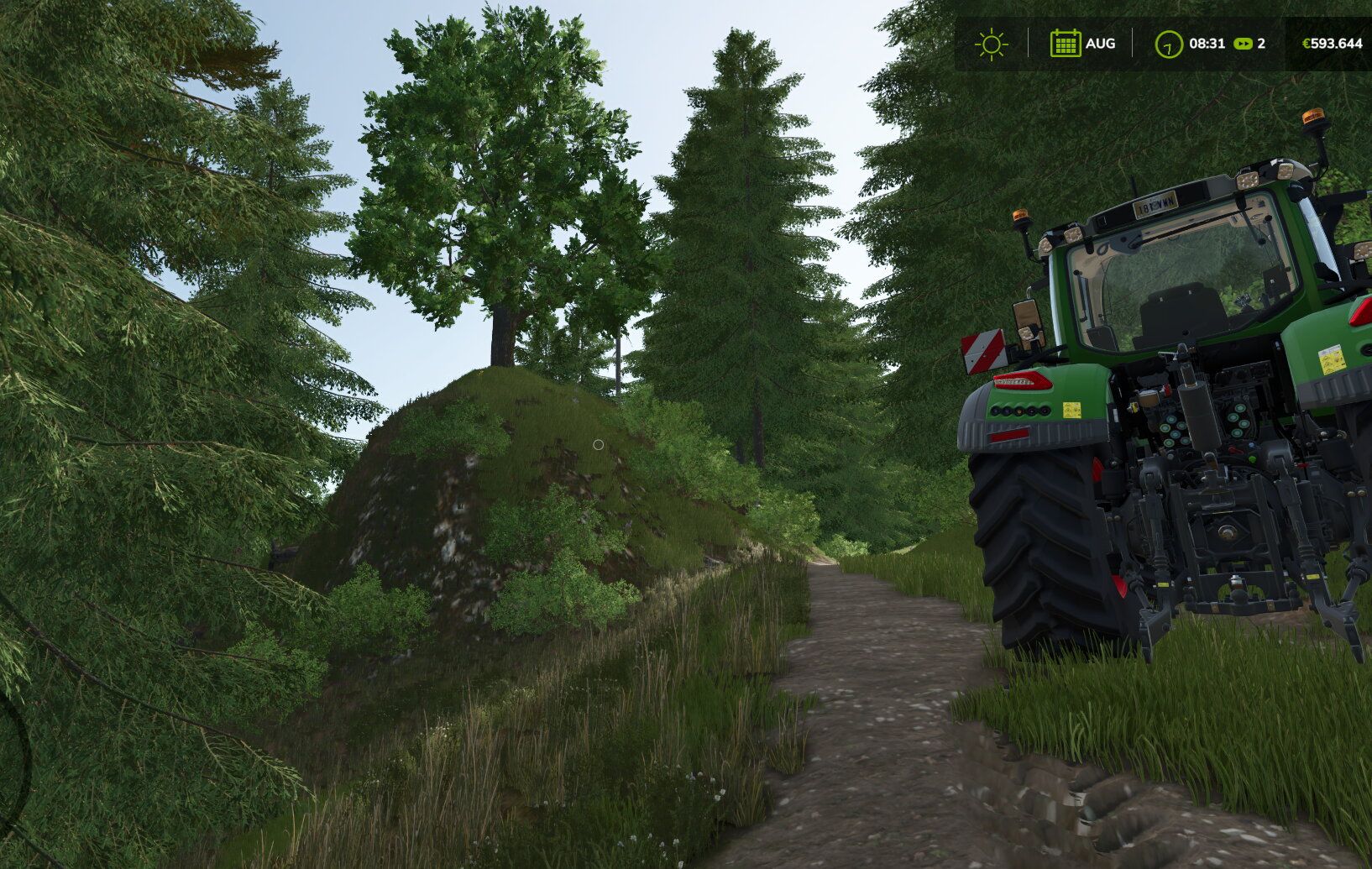This screenshot has height=869, width=1372.
Task: Click the time scale fast-forward icon
Action: pyautogui.click(x=1243, y=44)
